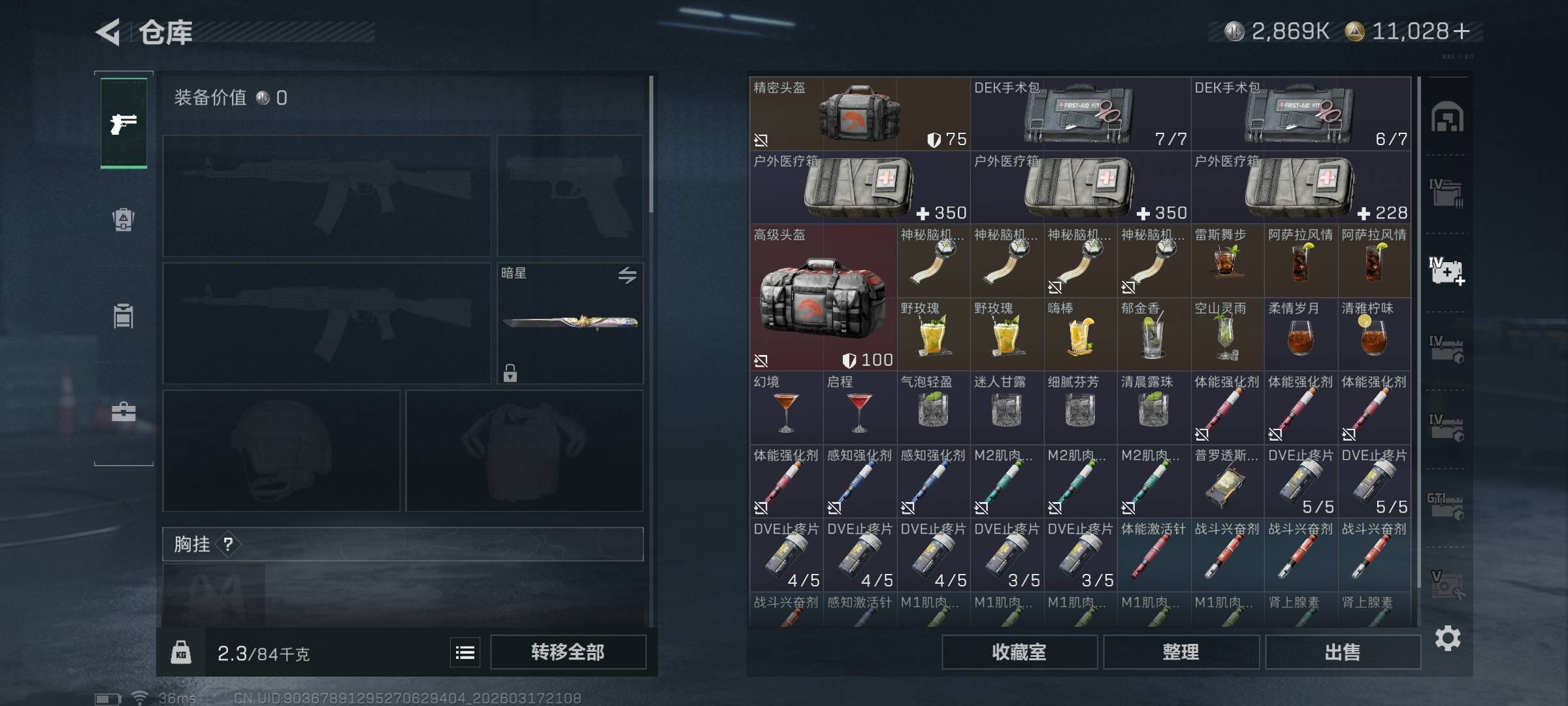Screen dimensions: 1568x706
Task: Open stash settings gear icon
Action: (x=1447, y=638)
